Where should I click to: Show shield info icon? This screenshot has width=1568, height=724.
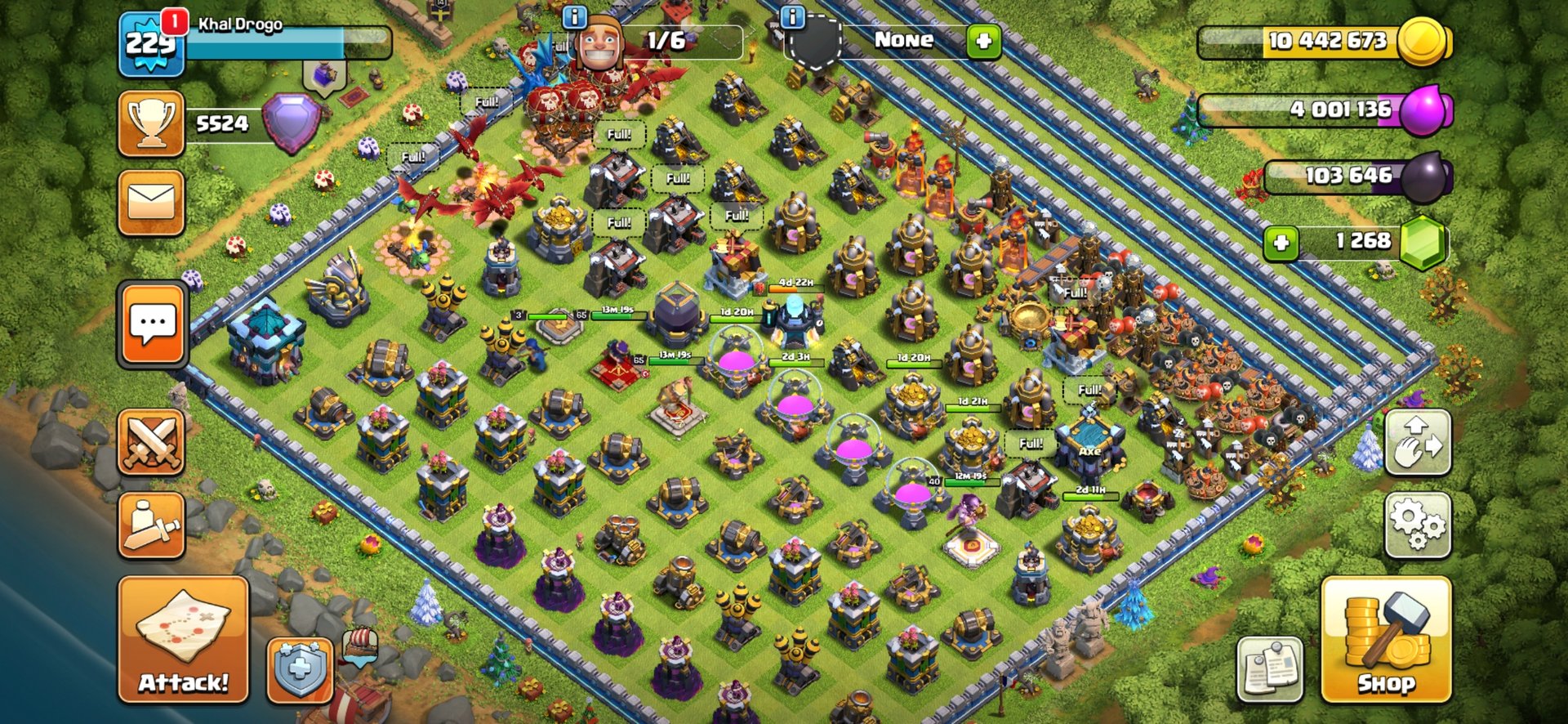[x=793, y=16]
